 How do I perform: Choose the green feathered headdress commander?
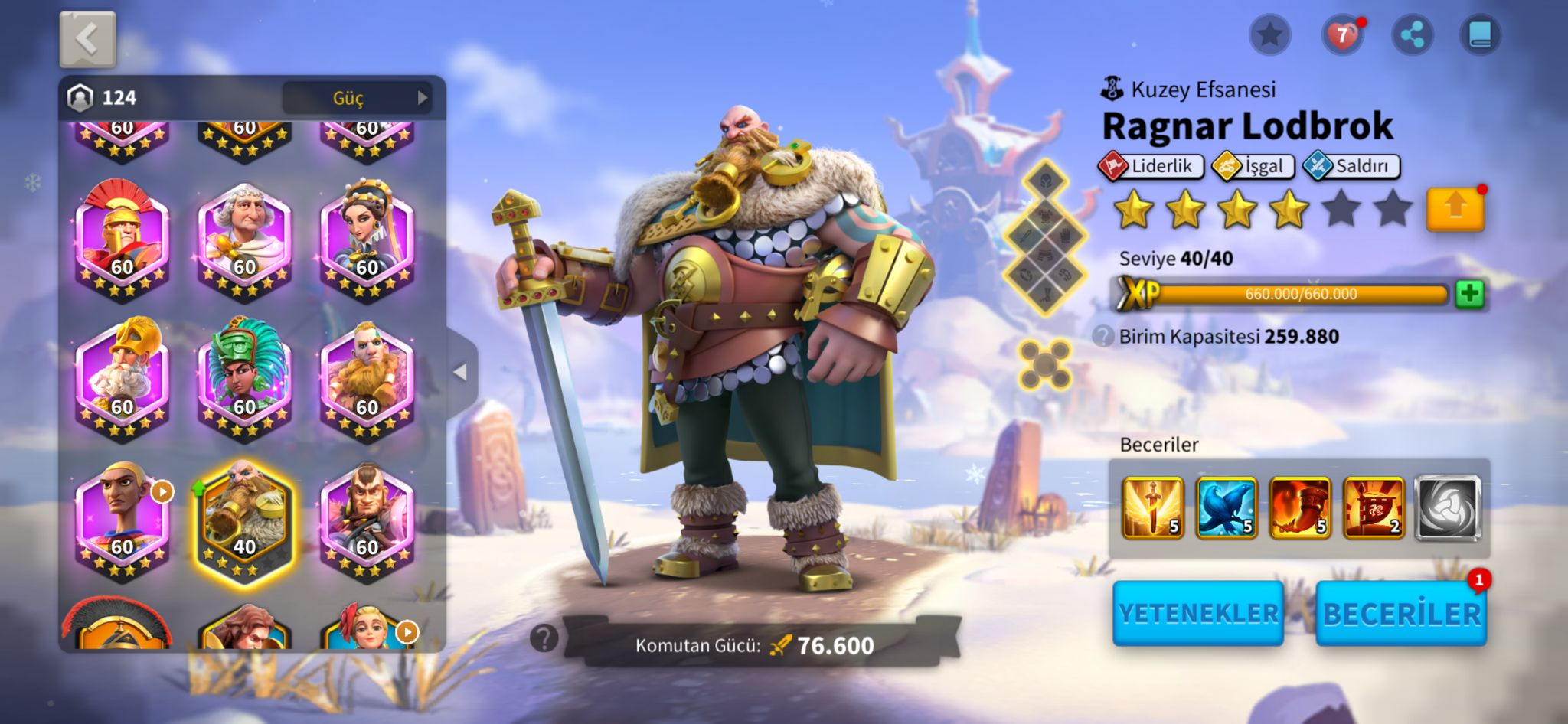point(244,375)
